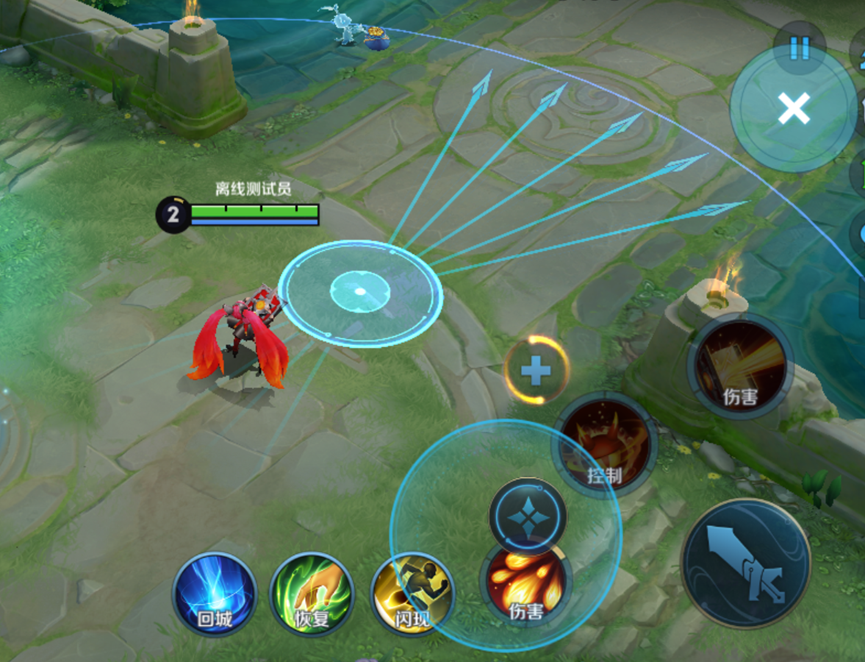This screenshot has height=662, width=865.
Task: Cast the fireball 伤害 skill
Action: click(526, 584)
